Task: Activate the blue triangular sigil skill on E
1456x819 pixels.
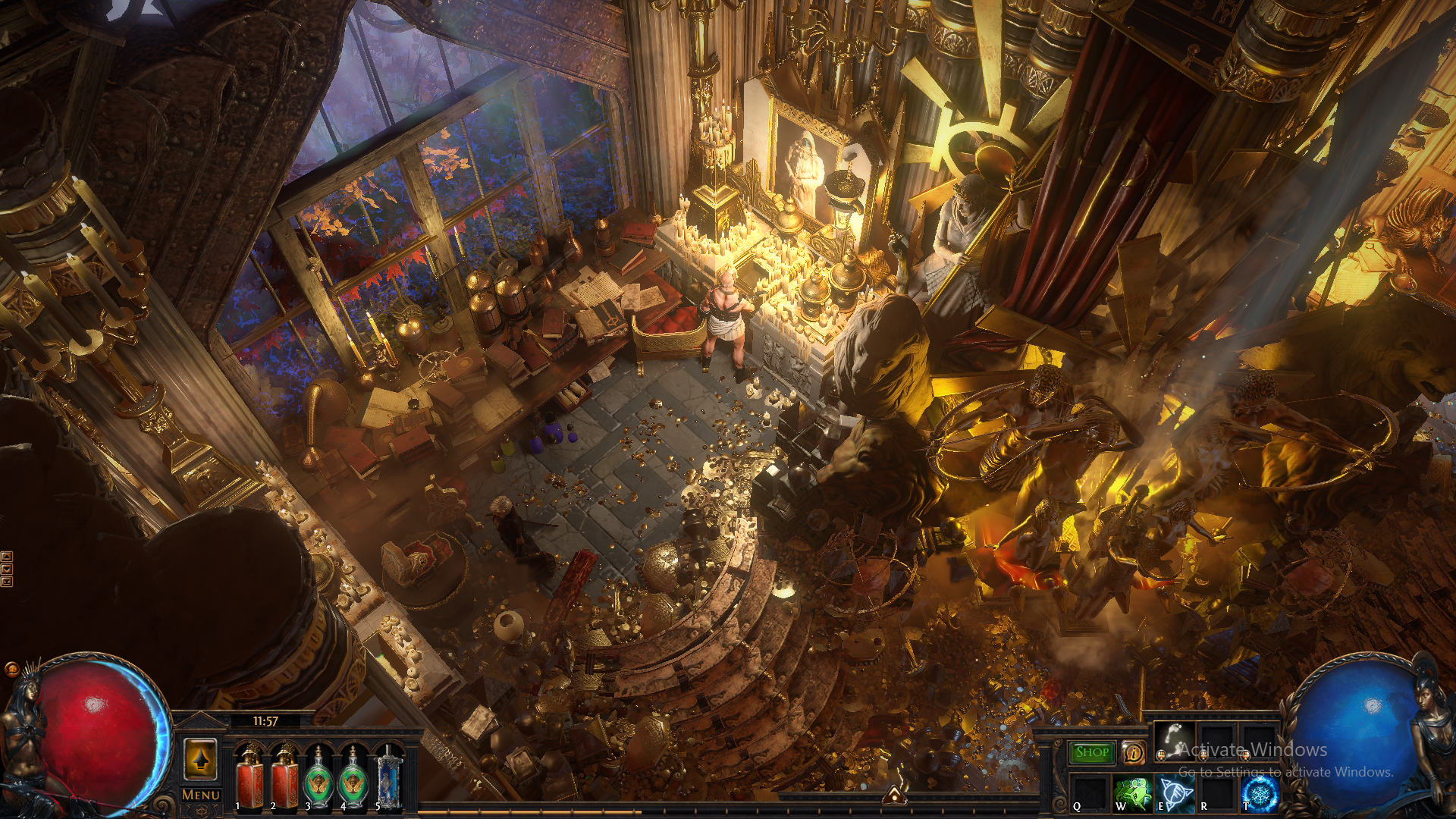Action: click(1175, 794)
